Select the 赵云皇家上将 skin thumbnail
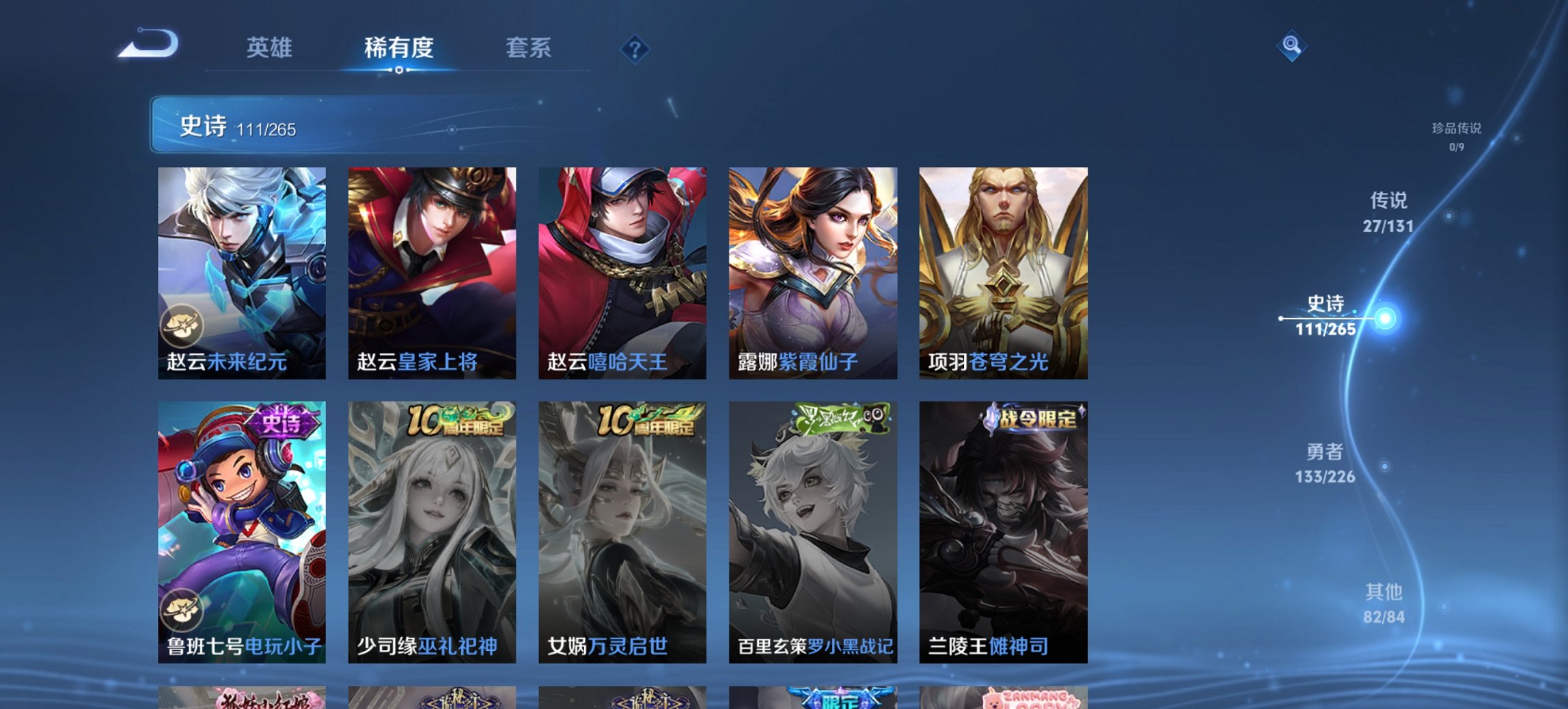The image size is (1568, 709). tap(430, 270)
